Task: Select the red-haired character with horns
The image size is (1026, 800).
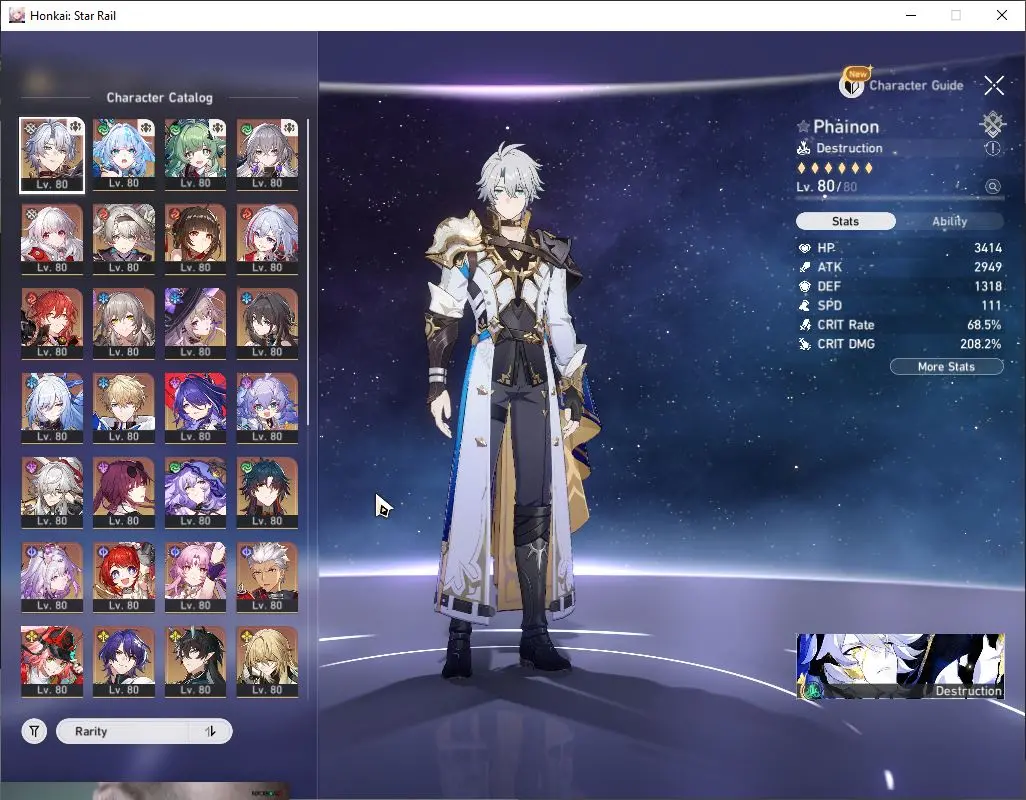Action: [x=51, y=318]
